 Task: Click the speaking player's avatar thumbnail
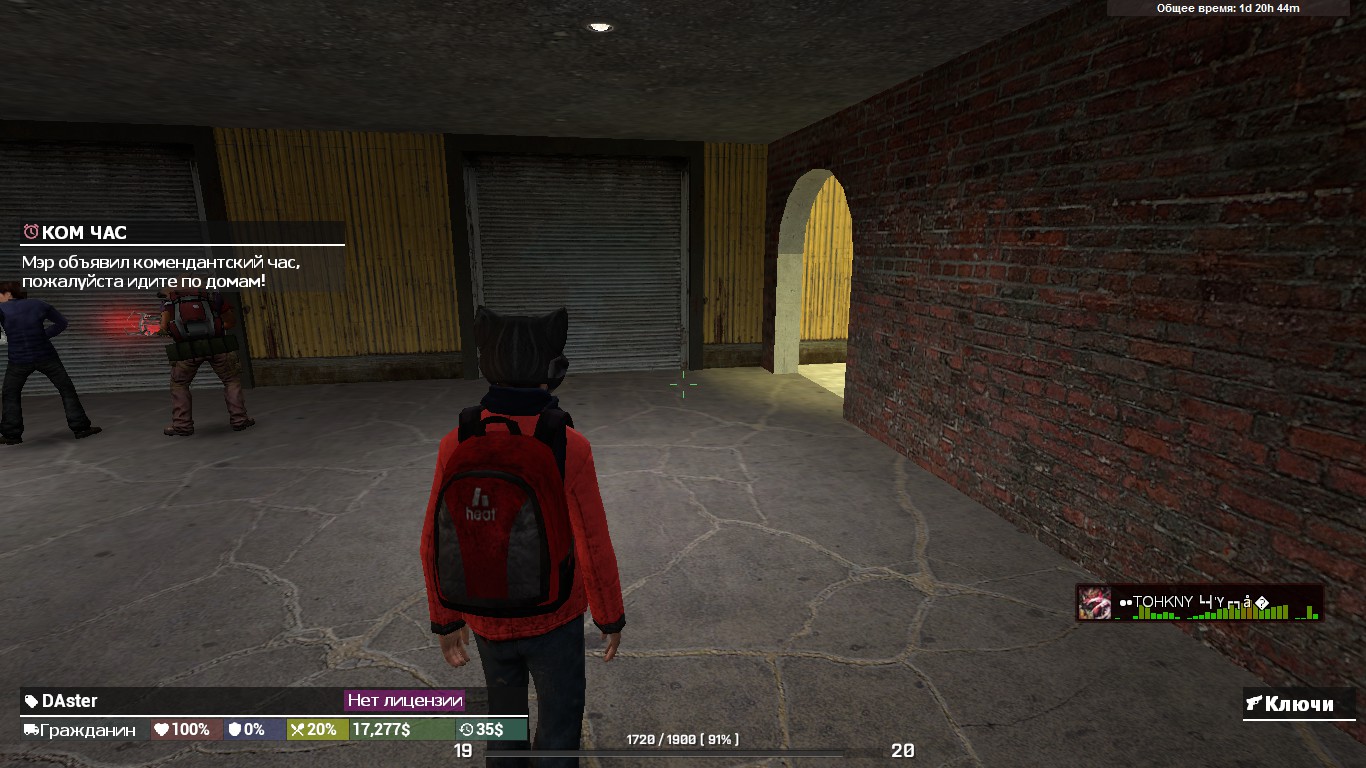point(1094,603)
